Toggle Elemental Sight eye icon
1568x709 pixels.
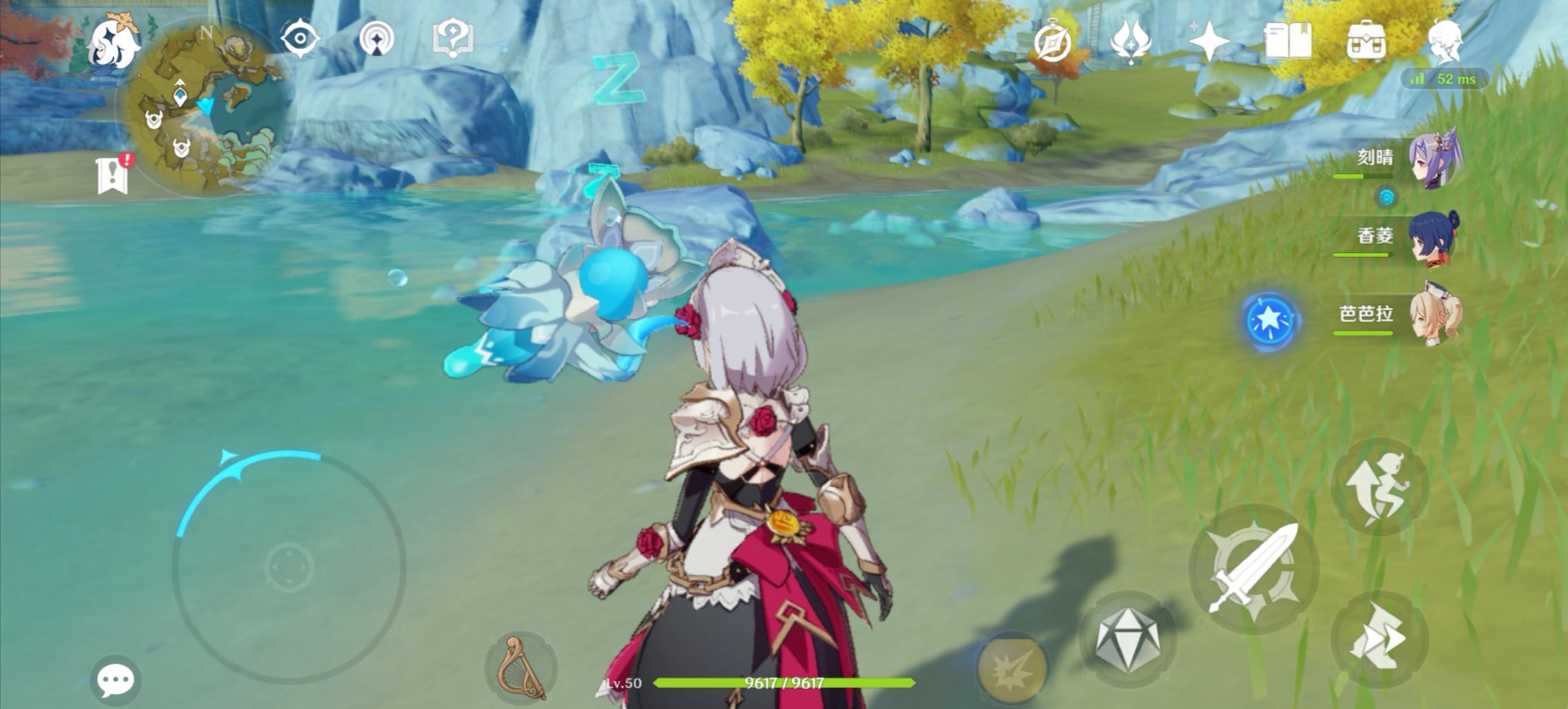300,38
